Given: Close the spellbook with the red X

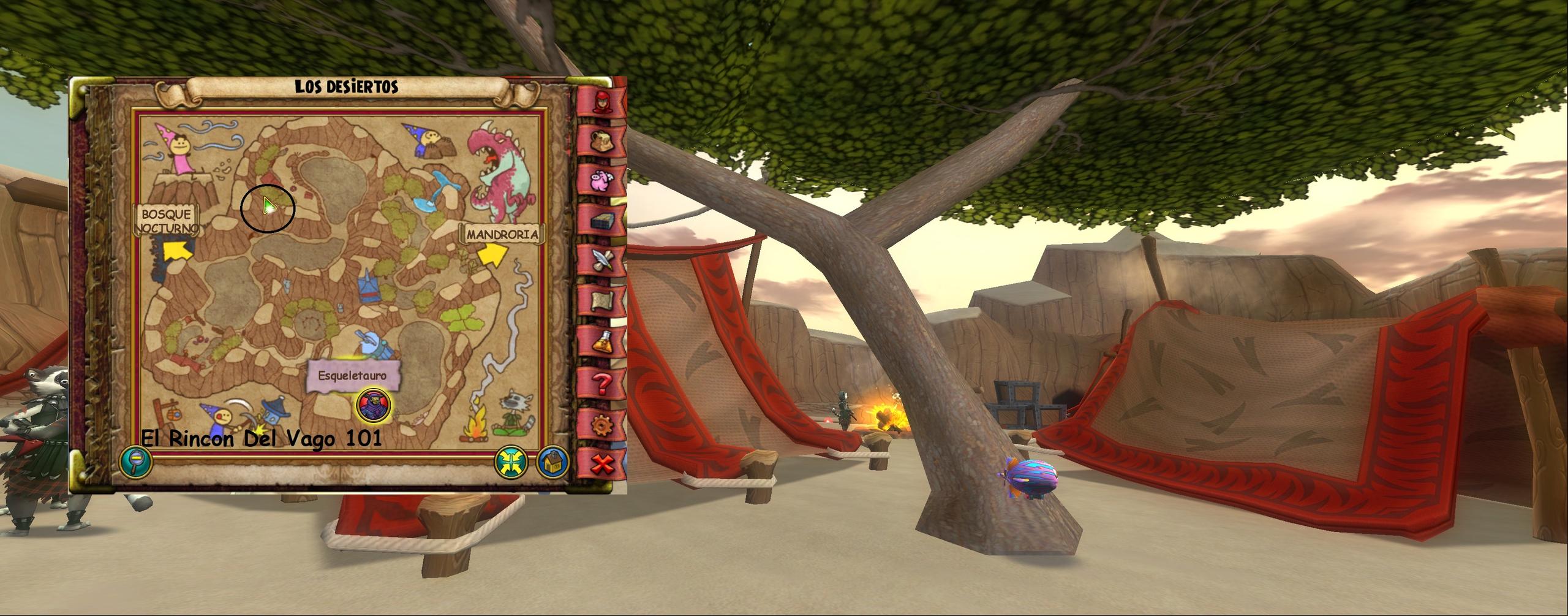Looking at the screenshot, I should (602, 464).
